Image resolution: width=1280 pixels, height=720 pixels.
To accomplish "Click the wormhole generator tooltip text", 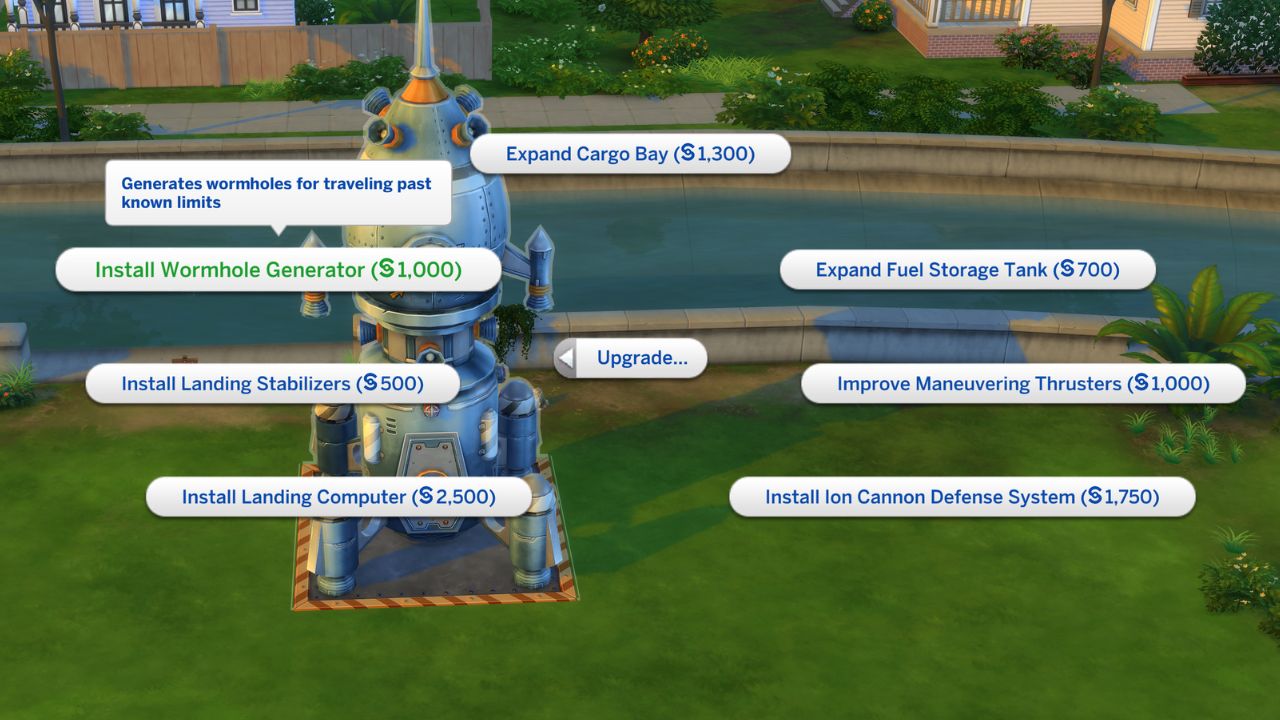I will click(277, 193).
